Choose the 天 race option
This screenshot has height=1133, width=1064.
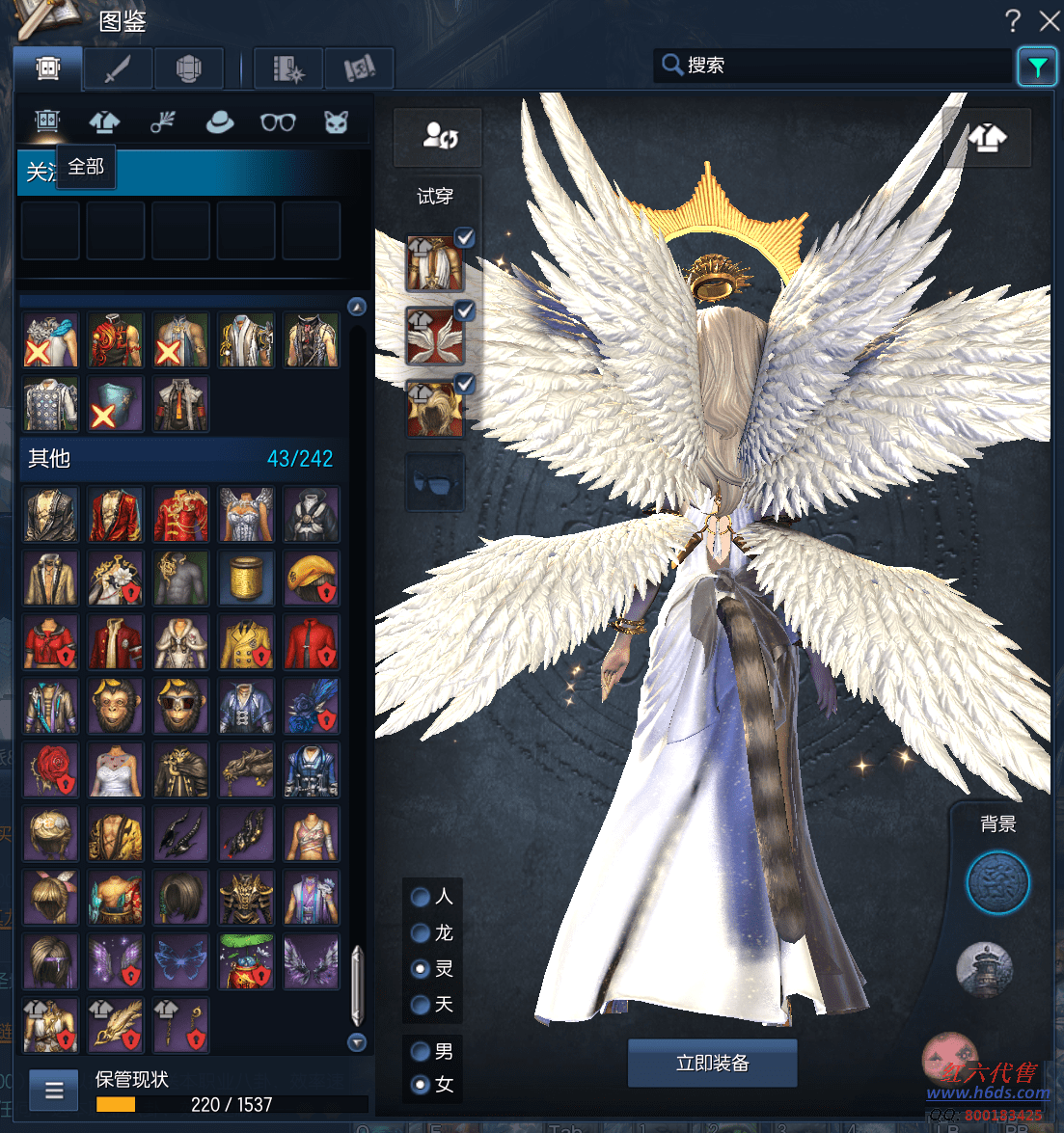click(x=421, y=1005)
